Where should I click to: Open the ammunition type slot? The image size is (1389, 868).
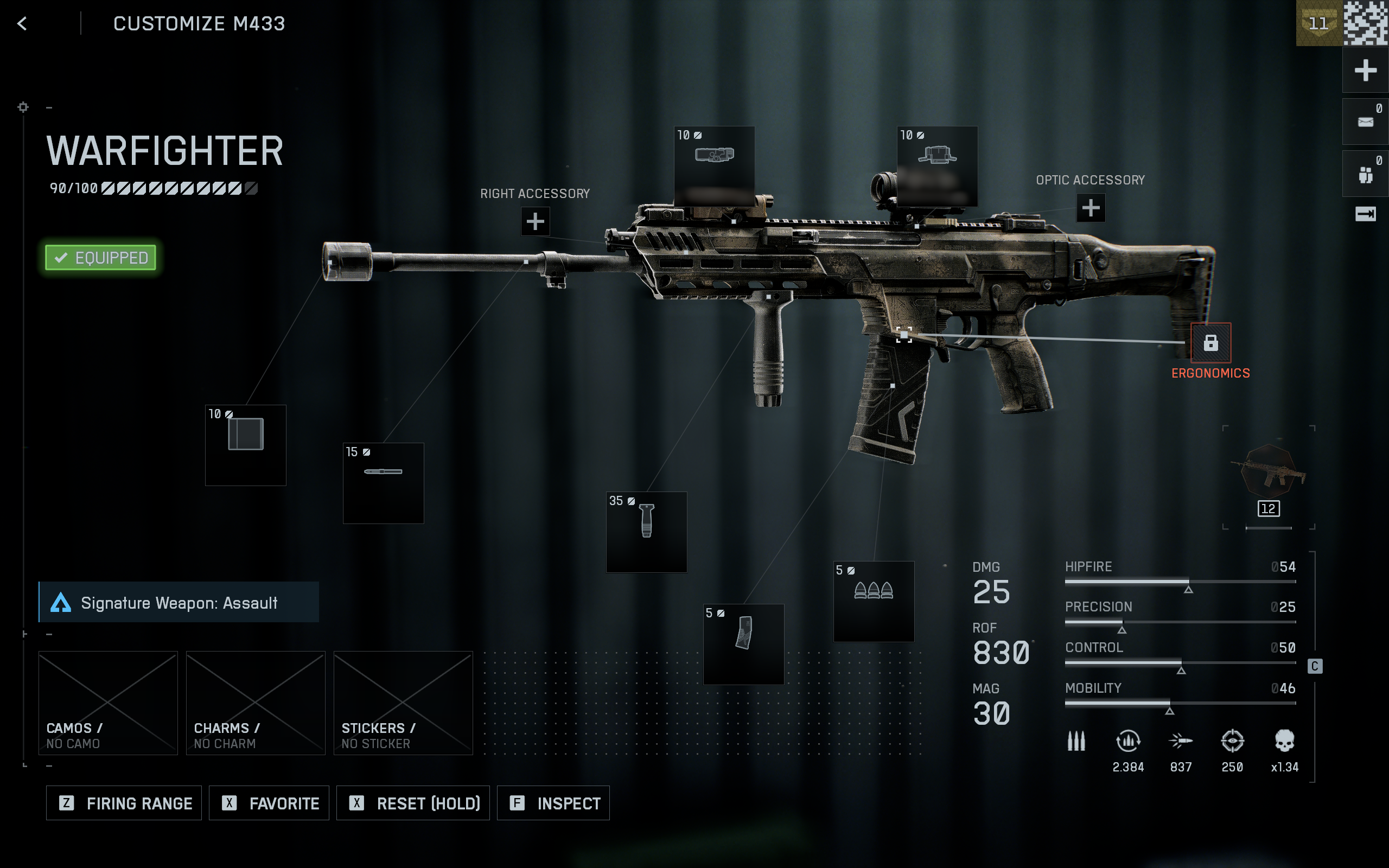874,601
